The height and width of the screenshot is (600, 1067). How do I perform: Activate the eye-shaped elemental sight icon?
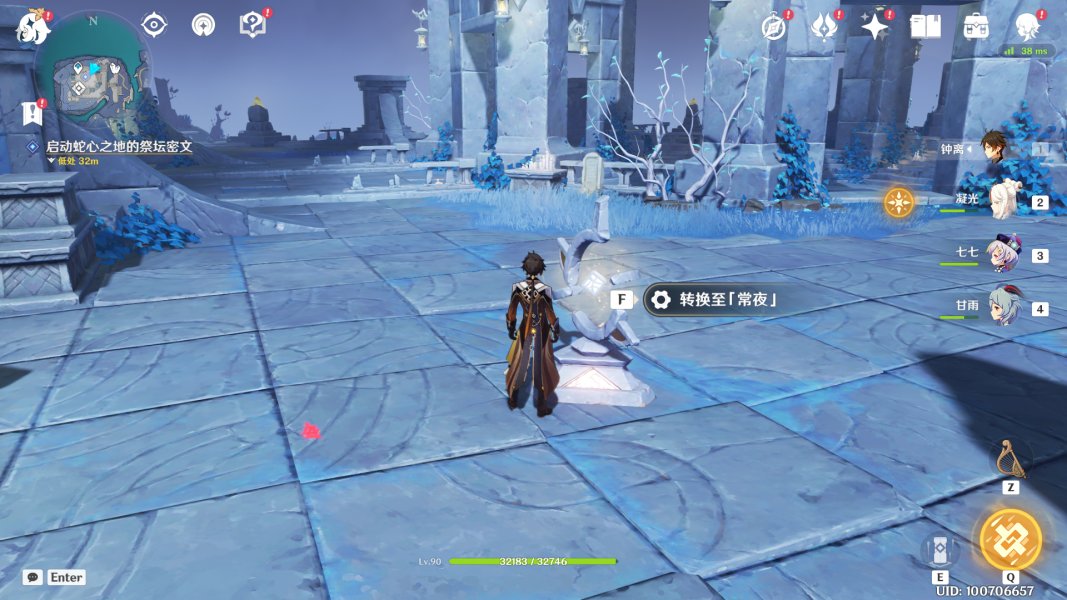point(154,25)
